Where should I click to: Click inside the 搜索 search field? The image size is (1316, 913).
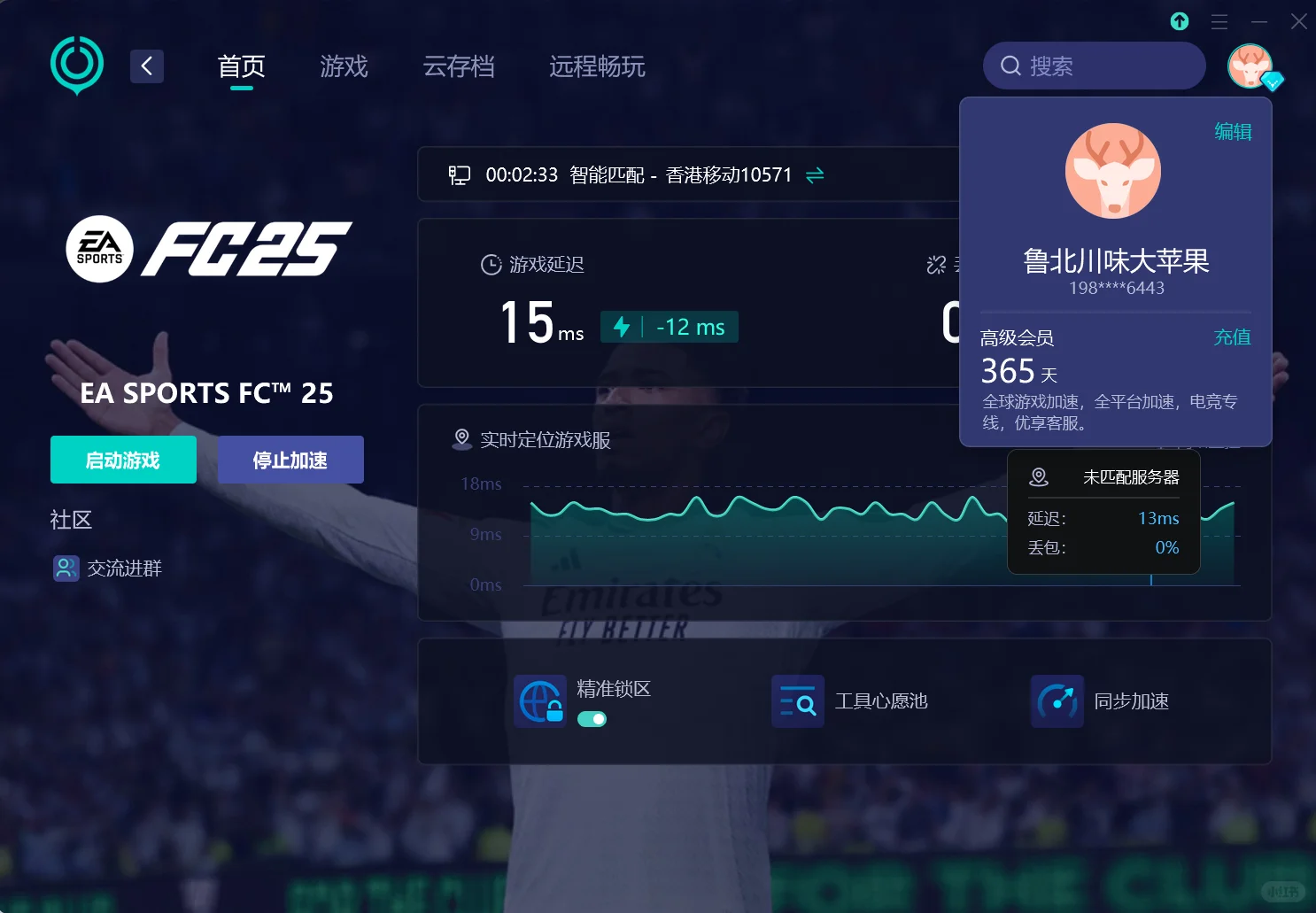point(1098,66)
